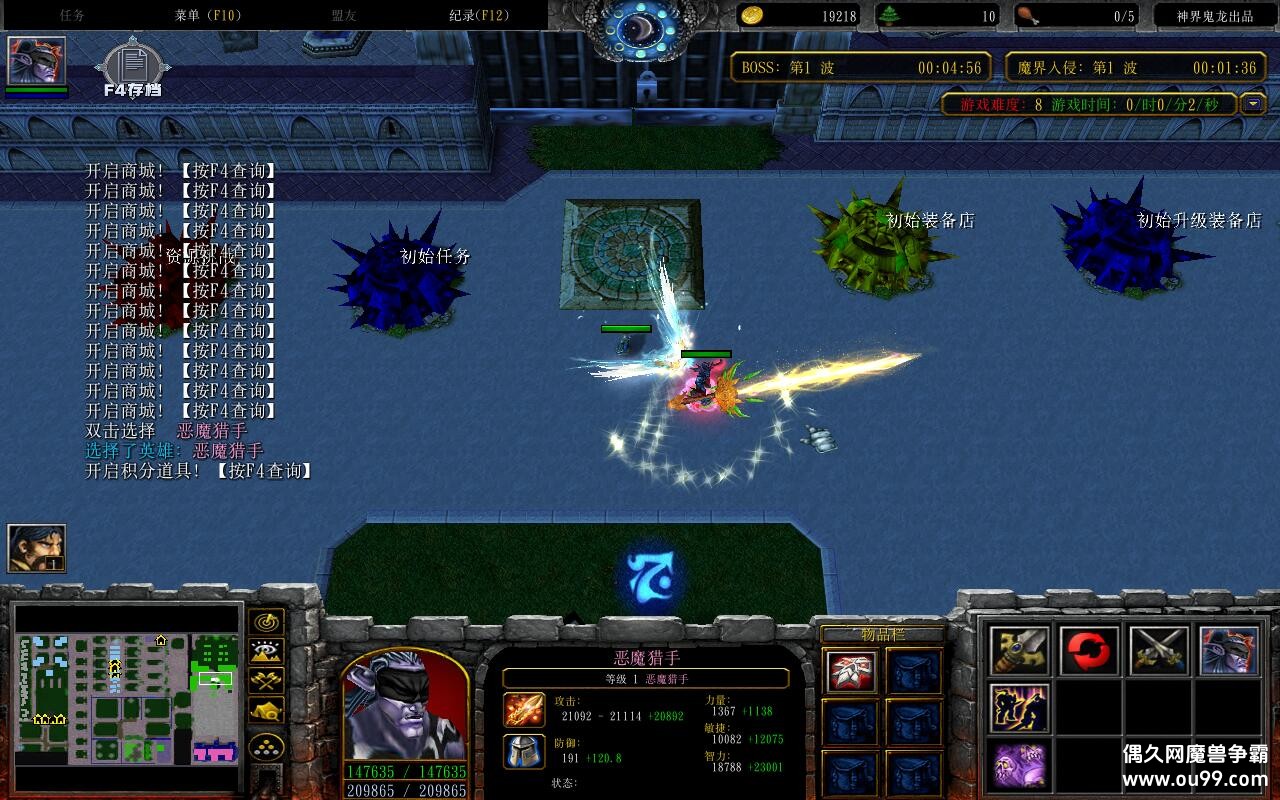Image resolution: width=1280 pixels, height=800 pixels.
Task: Toggle ally color mode crossed-axes button
Action: tap(266, 681)
